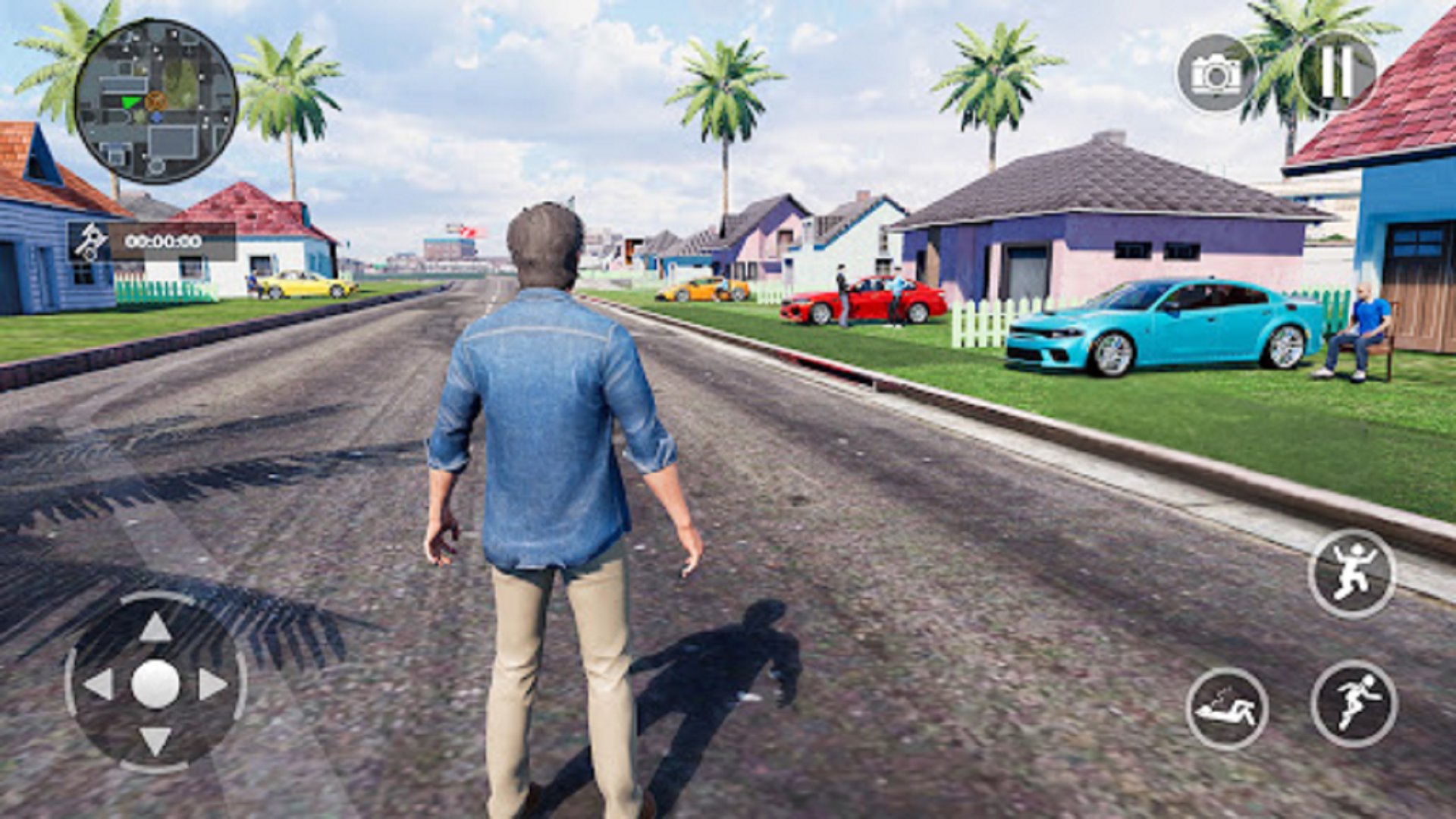Tap the 00:00:00 timer display
1456x819 pixels.
point(162,243)
